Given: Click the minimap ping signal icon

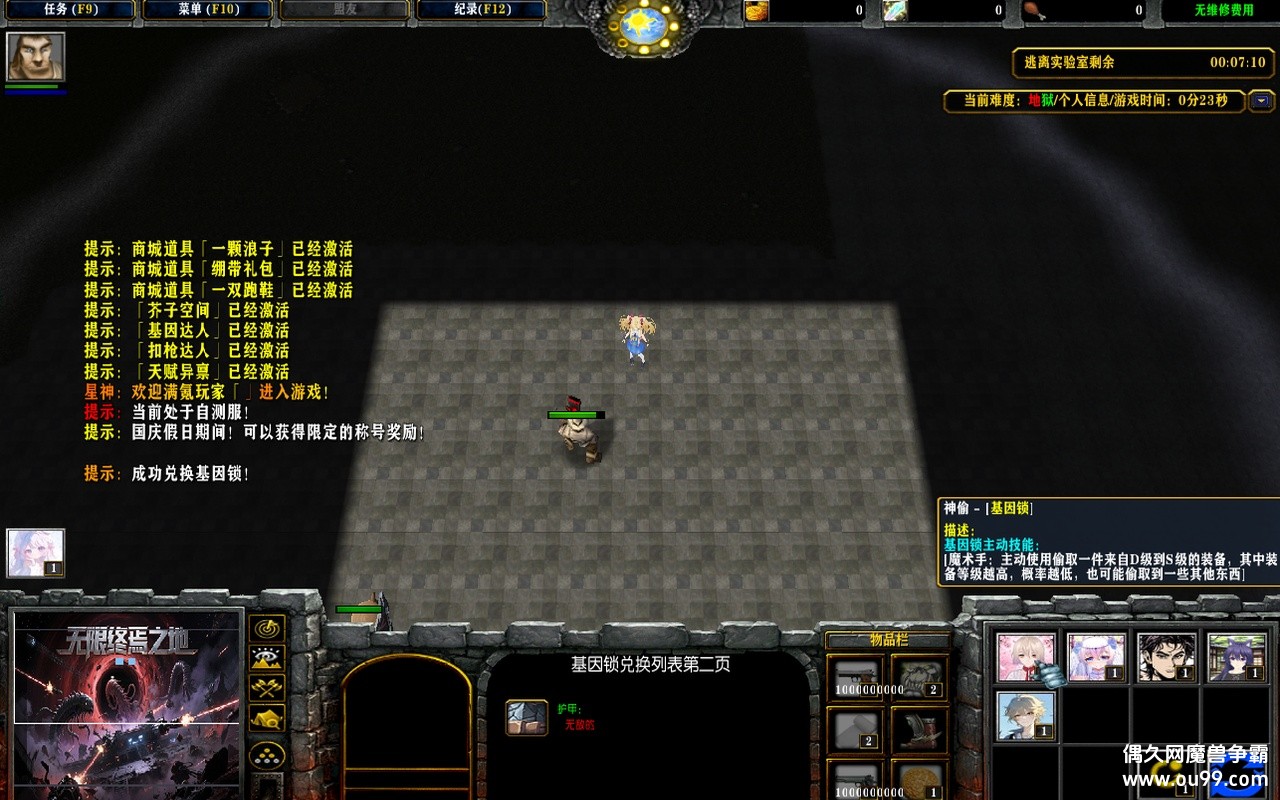Looking at the screenshot, I should pyautogui.click(x=267, y=629).
